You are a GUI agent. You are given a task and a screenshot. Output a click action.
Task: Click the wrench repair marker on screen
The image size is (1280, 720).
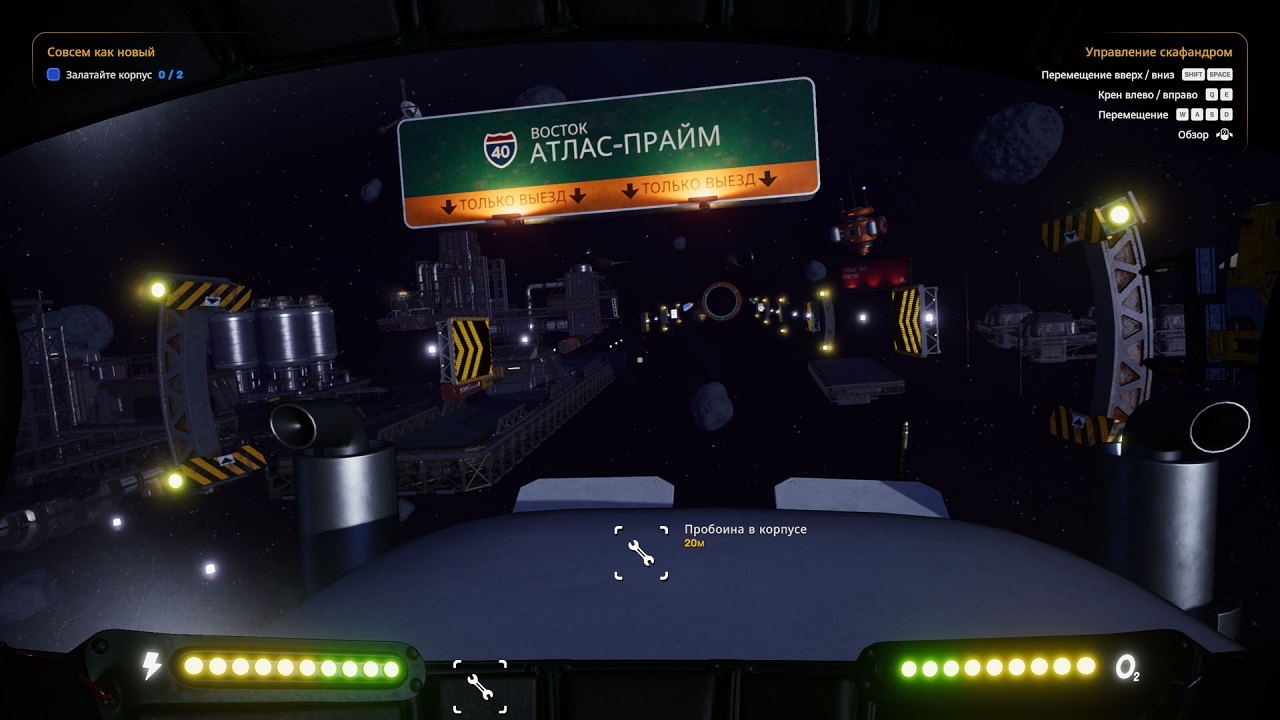coord(643,551)
